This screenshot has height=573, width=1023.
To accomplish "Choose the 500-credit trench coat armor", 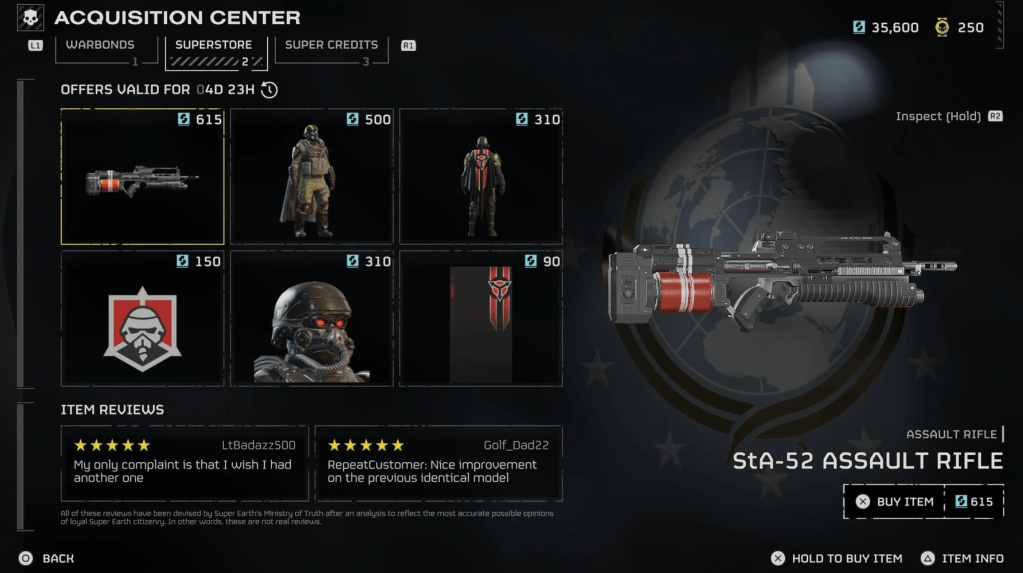I will tap(311, 177).
